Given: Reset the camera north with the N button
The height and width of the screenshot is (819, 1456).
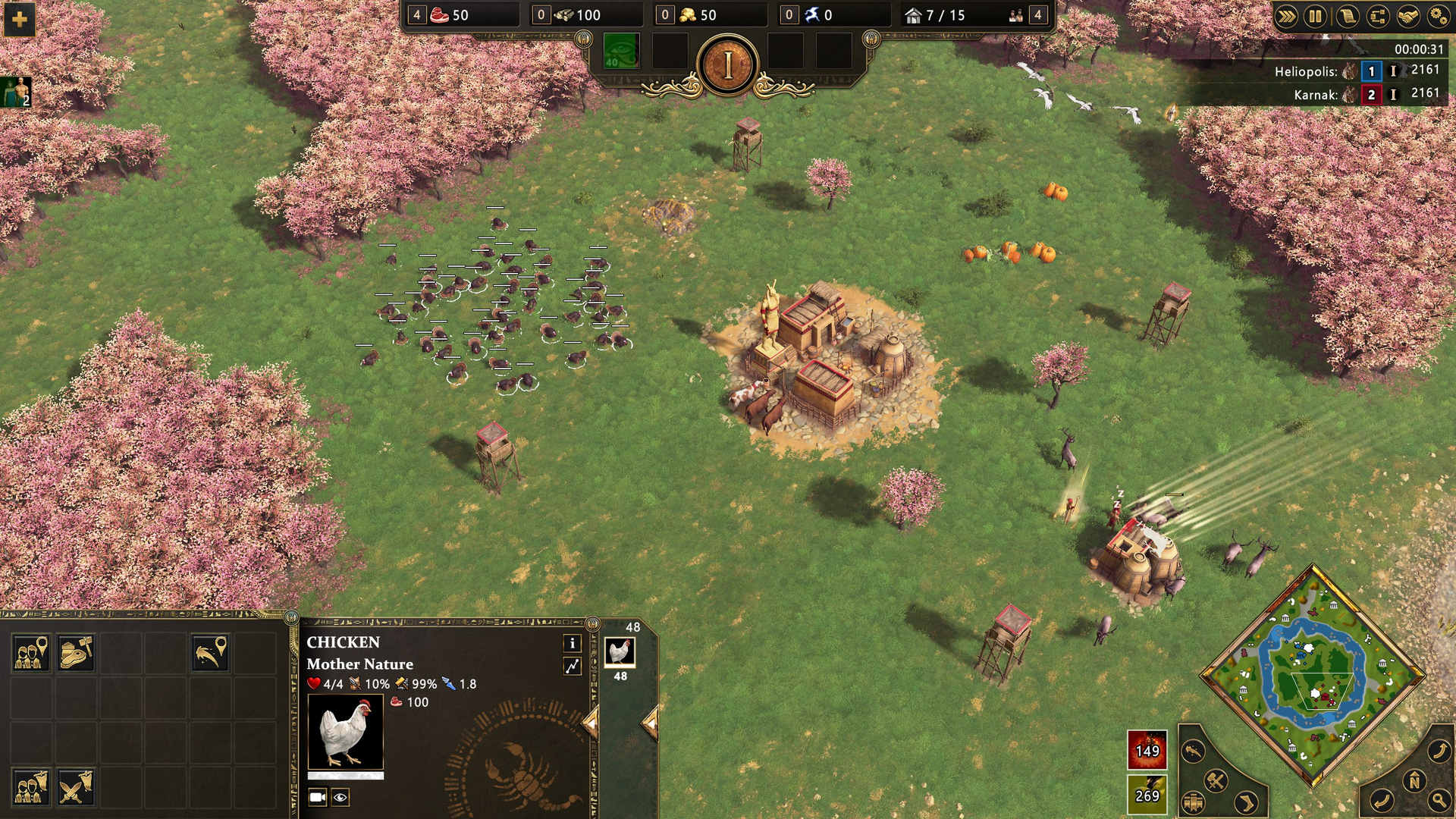Looking at the screenshot, I should pyautogui.click(x=1414, y=780).
